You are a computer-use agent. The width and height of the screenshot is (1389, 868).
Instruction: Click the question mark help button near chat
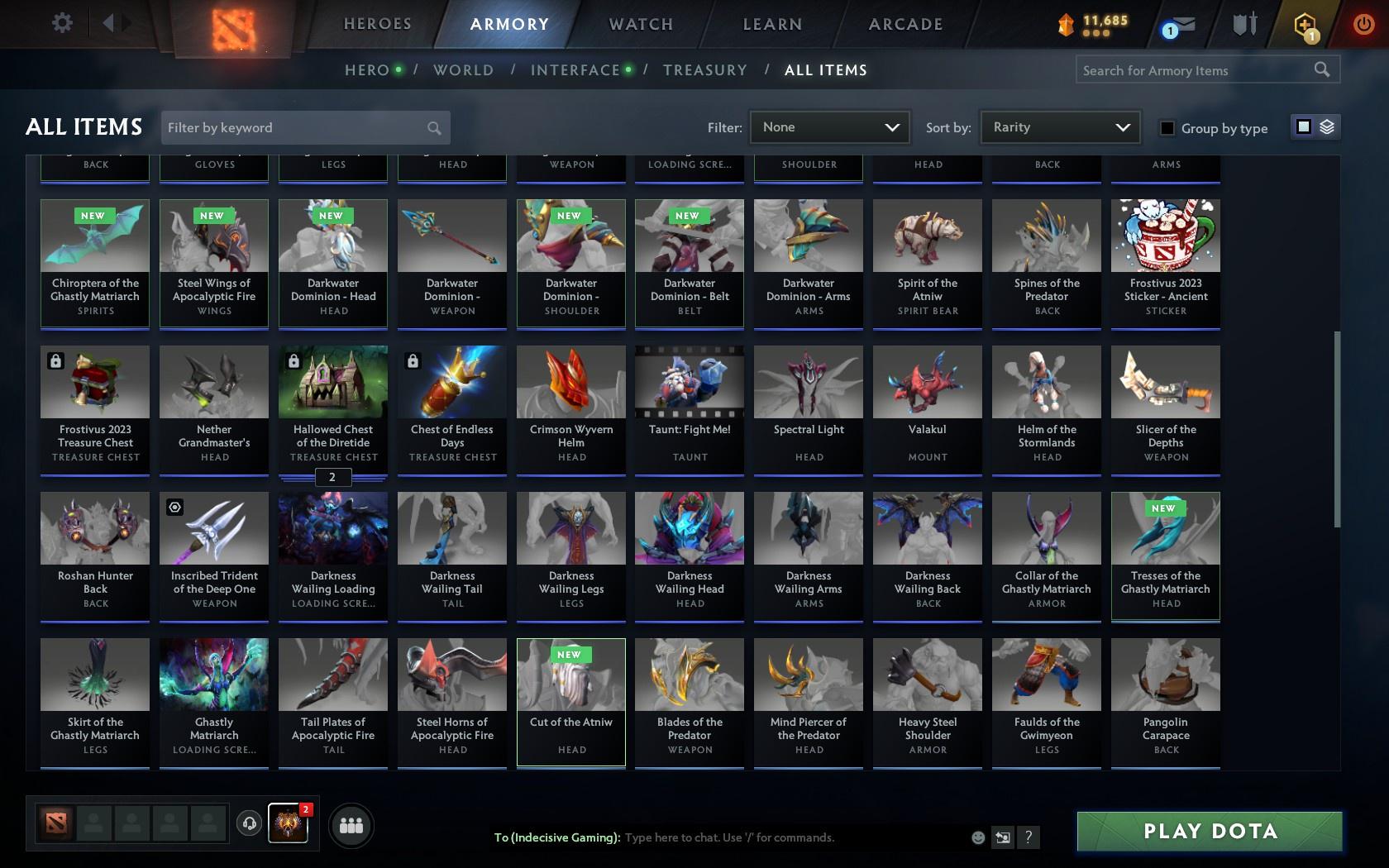[x=1028, y=837]
